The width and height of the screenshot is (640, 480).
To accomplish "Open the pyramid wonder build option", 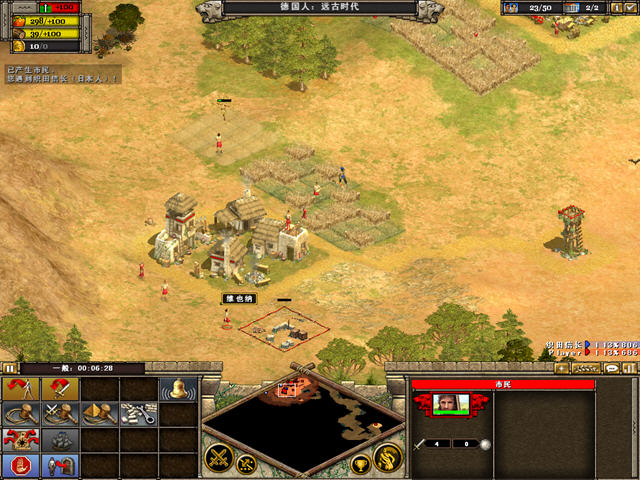I will 98,413.
